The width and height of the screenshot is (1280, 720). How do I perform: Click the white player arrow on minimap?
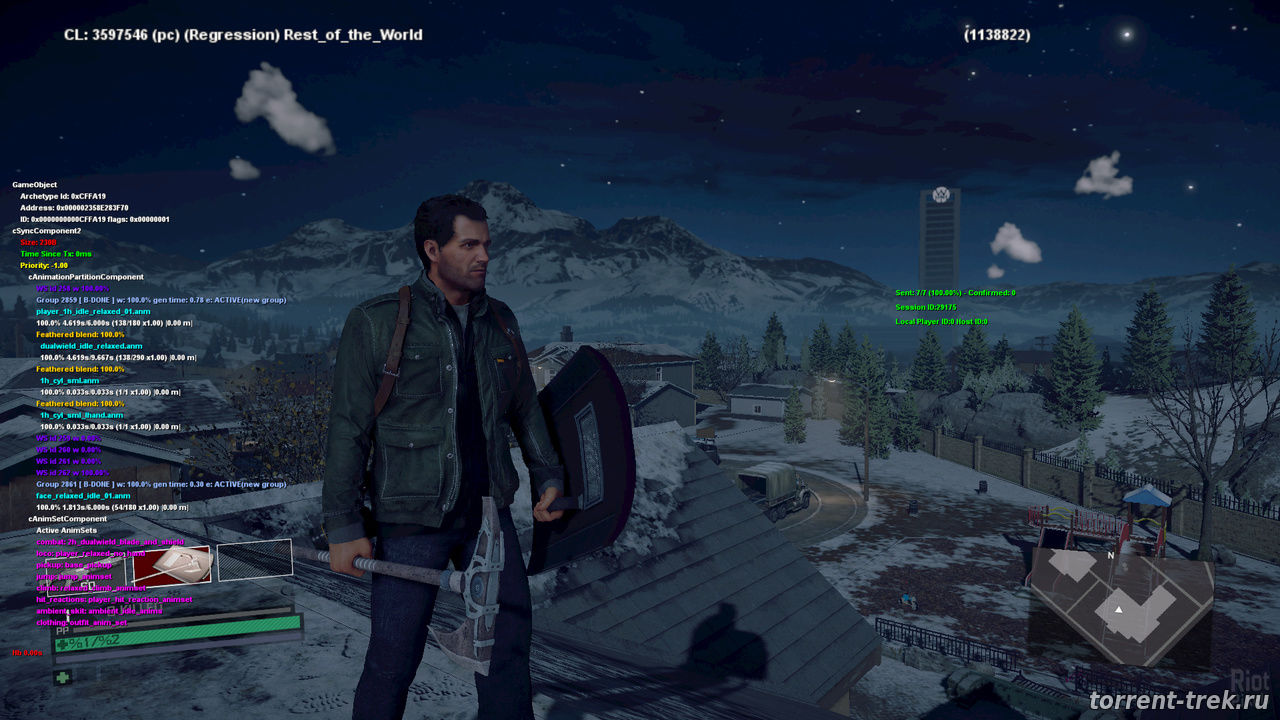1119,608
